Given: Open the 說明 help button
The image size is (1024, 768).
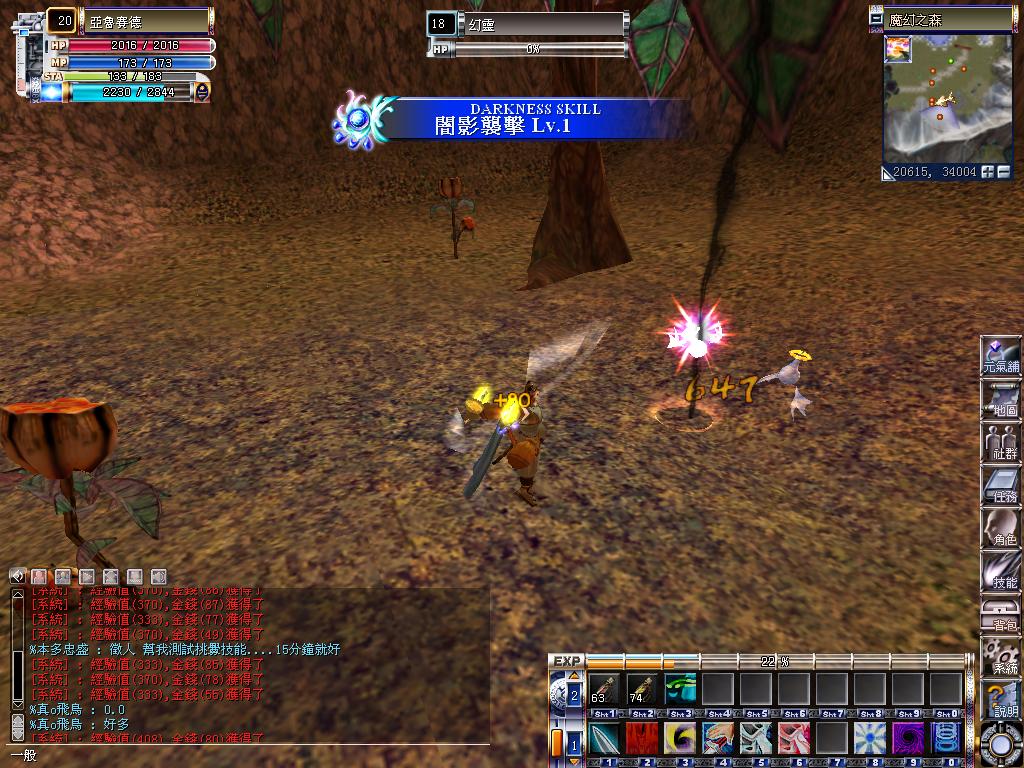Looking at the screenshot, I should (1001, 699).
